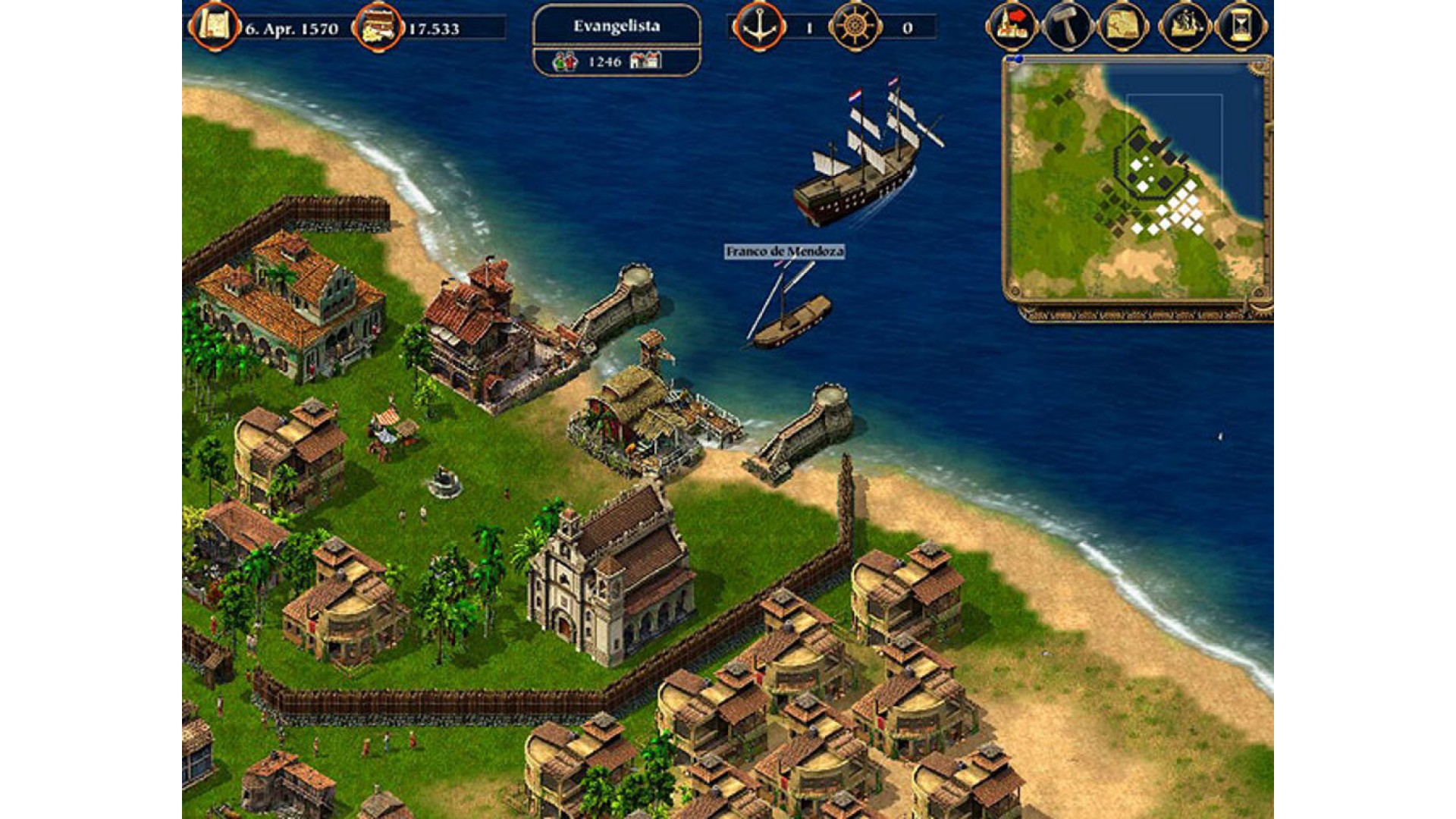Click the minimap of the town
Viewport: 1456px width, 819px height.
click(x=1136, y=180)
